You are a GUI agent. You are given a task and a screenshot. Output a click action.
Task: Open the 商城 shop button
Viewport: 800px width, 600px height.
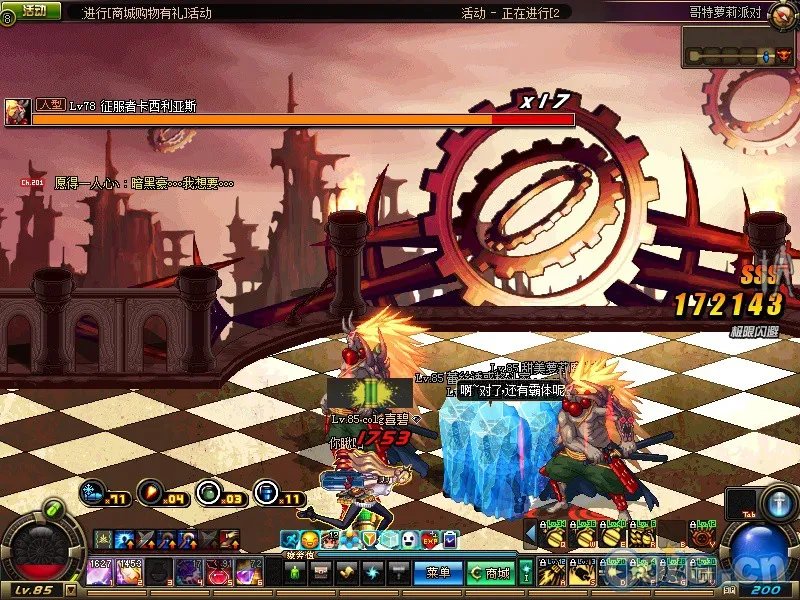494,573
